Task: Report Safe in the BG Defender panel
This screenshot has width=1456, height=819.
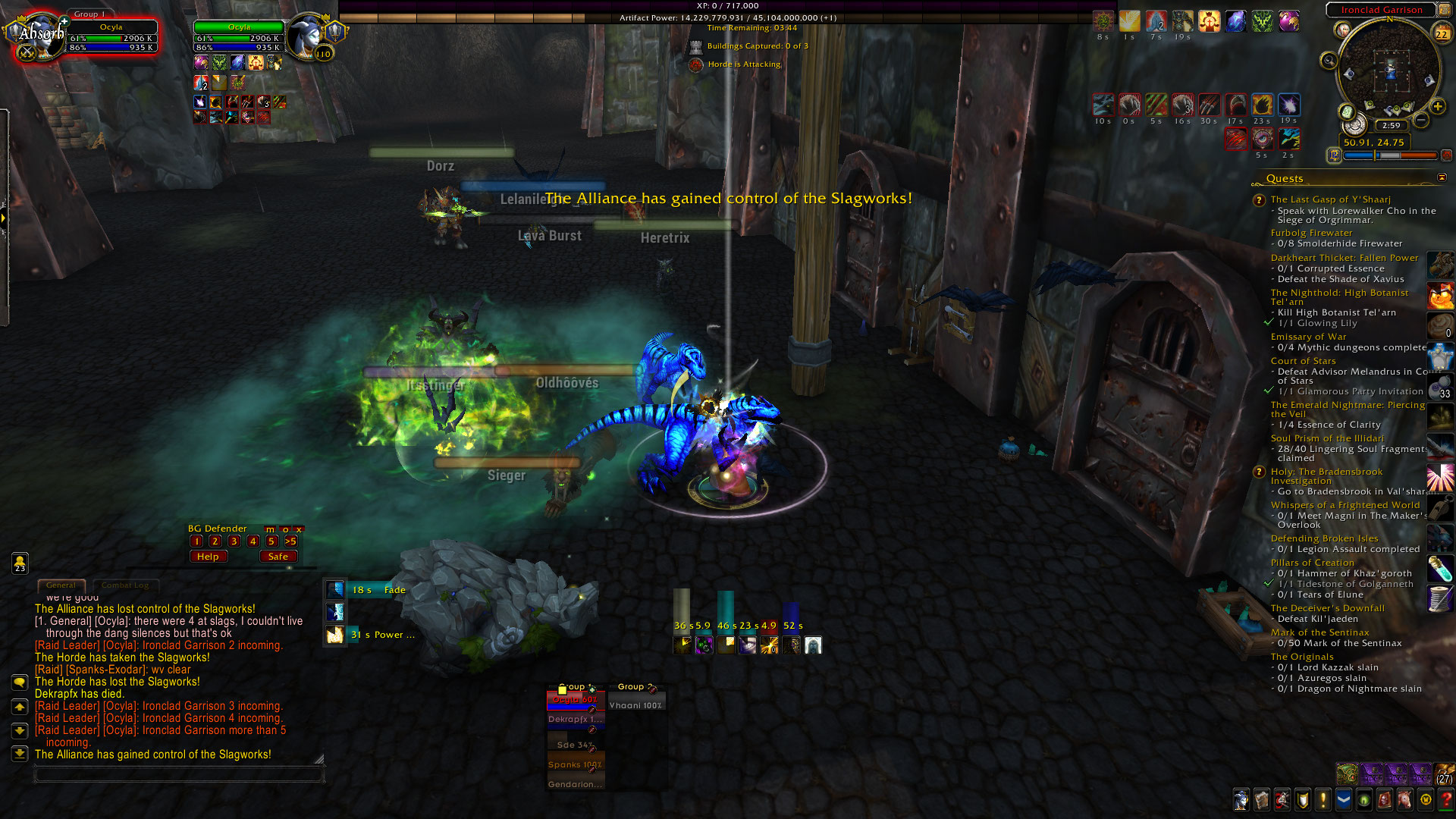Action: click(278, 557)
